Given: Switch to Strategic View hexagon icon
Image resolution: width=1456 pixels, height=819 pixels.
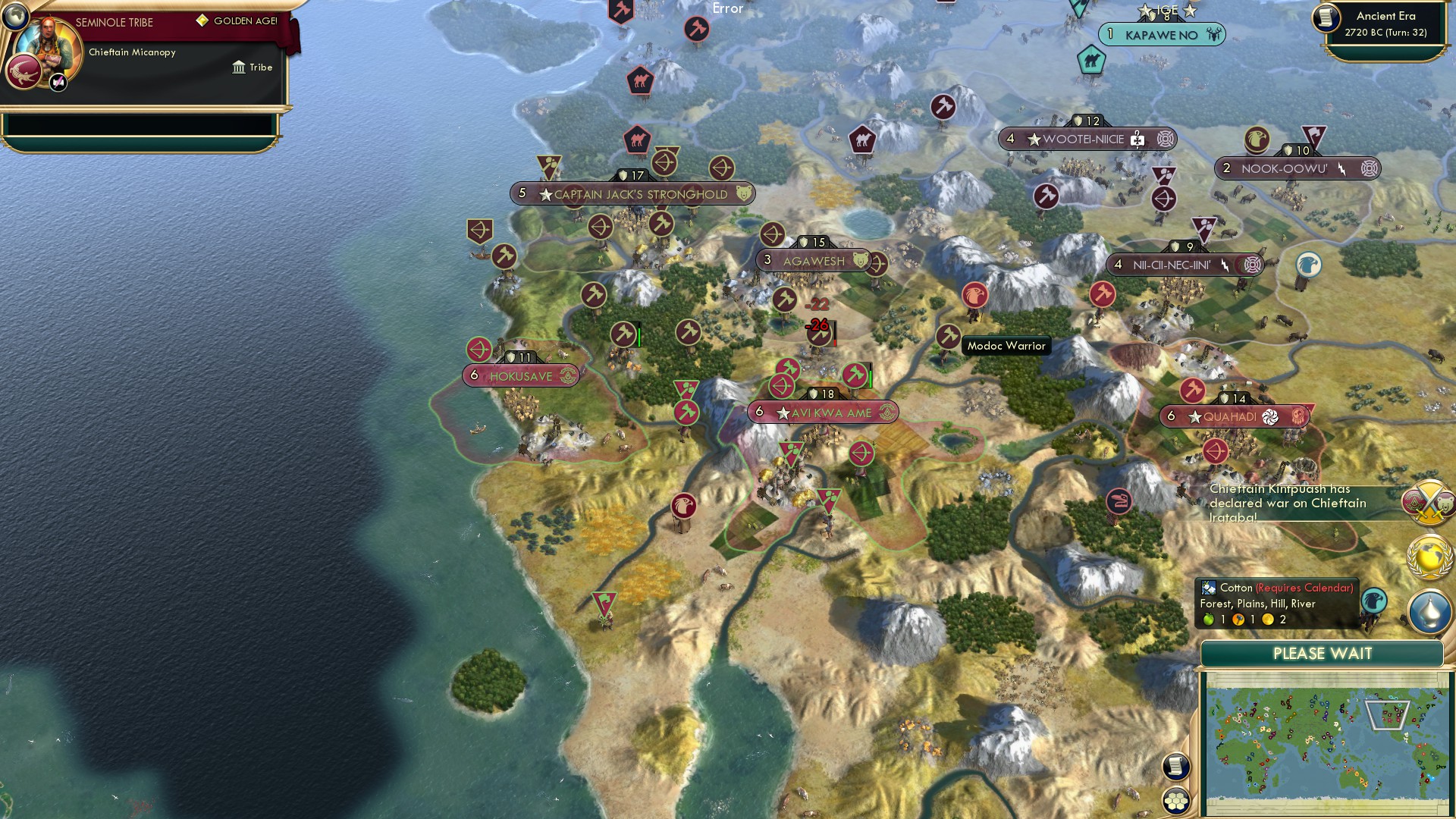Looking at the screenshot, I should coord(1177,799).
